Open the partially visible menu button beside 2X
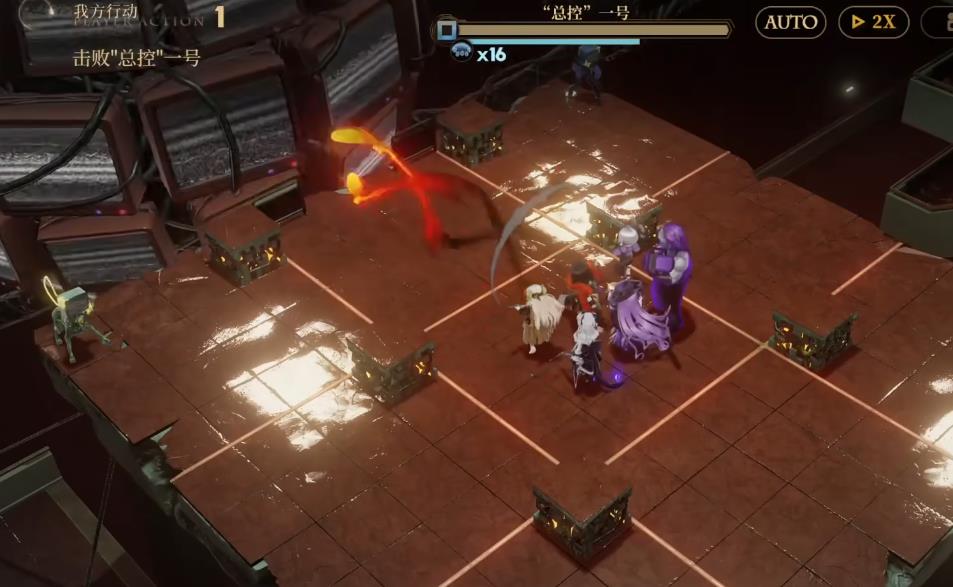 940,22
